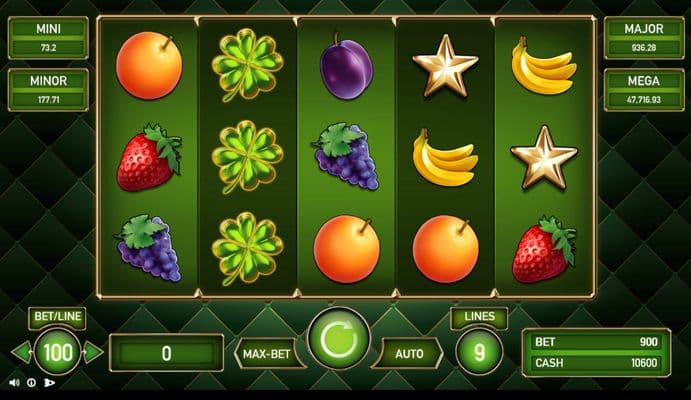Activate the MAX-BET button
691x400 pixels.
point(269,353)
